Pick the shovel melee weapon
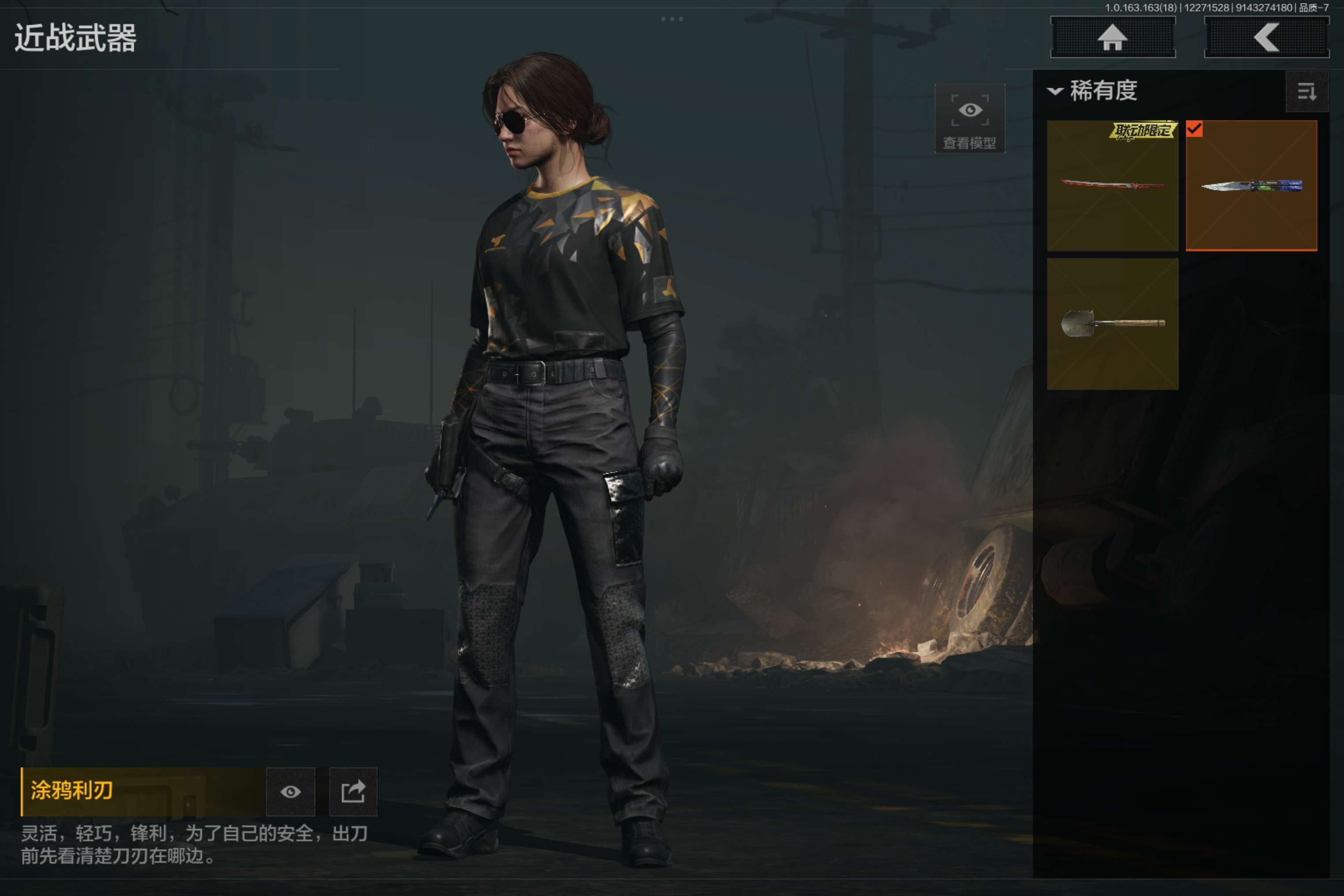The width and height of the screenshot is (1344, 896). [1112, 324]
